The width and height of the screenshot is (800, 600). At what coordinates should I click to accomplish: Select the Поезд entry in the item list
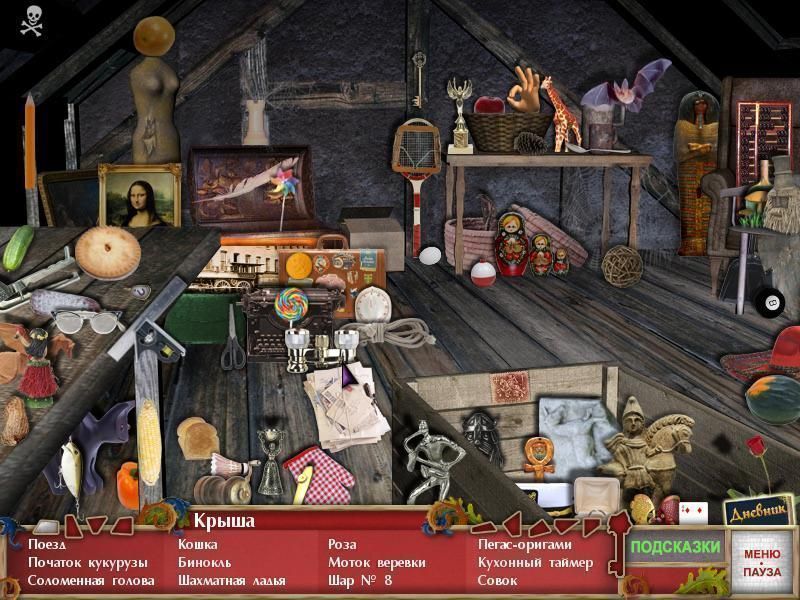(x=46, y=545)
